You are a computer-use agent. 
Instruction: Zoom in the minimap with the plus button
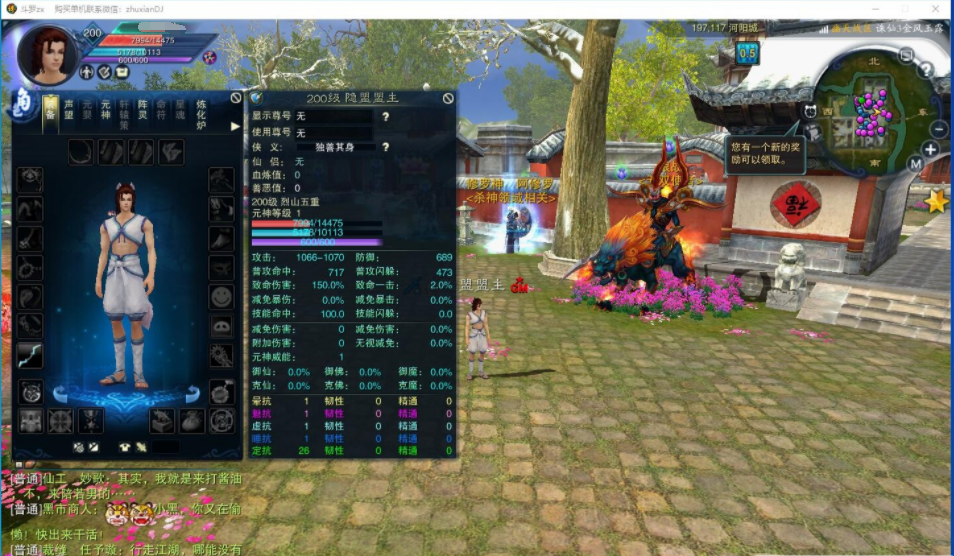[x=930, y=150]
